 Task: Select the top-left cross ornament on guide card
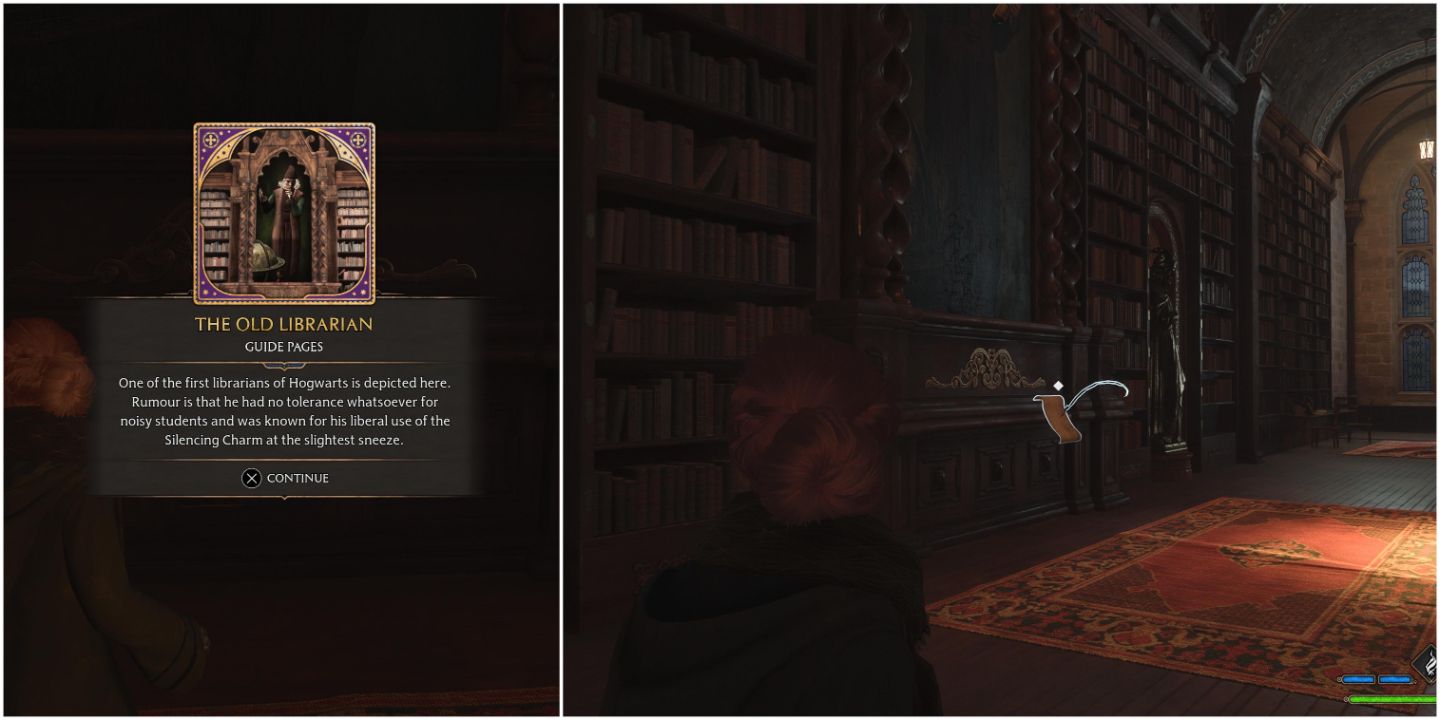(211, 140)
